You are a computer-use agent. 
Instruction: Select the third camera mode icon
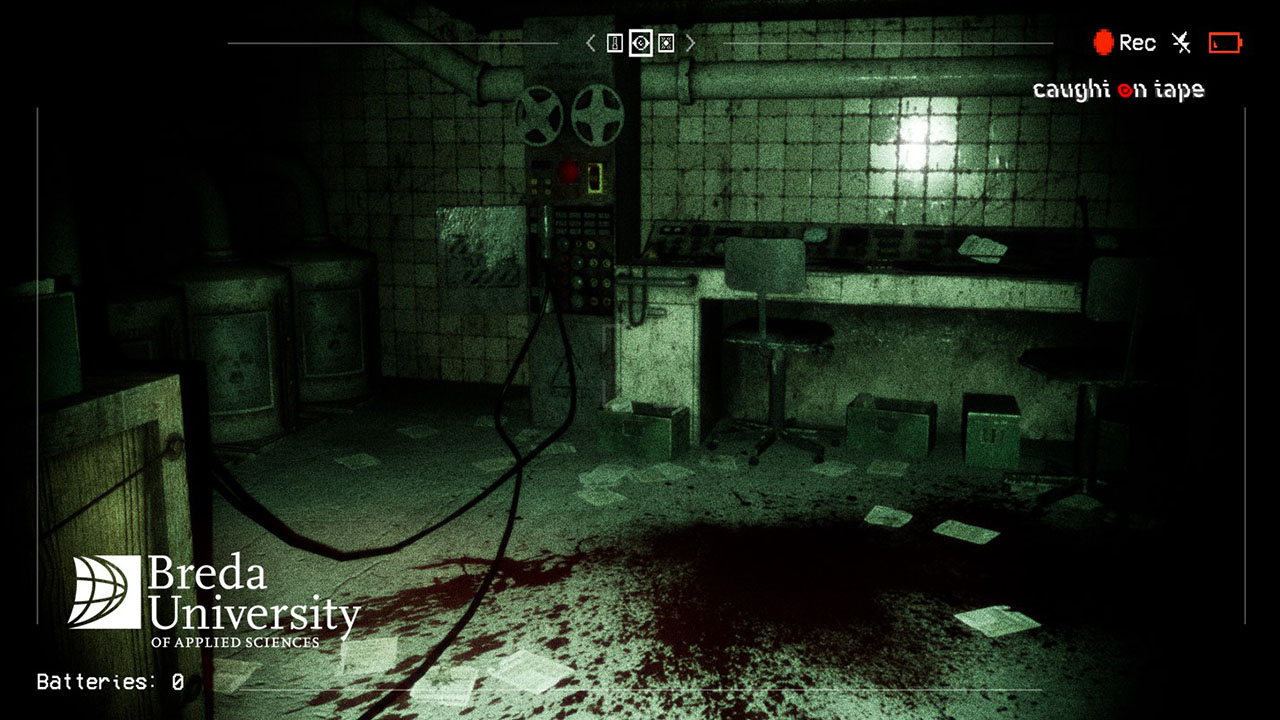[x=666, y=43]
